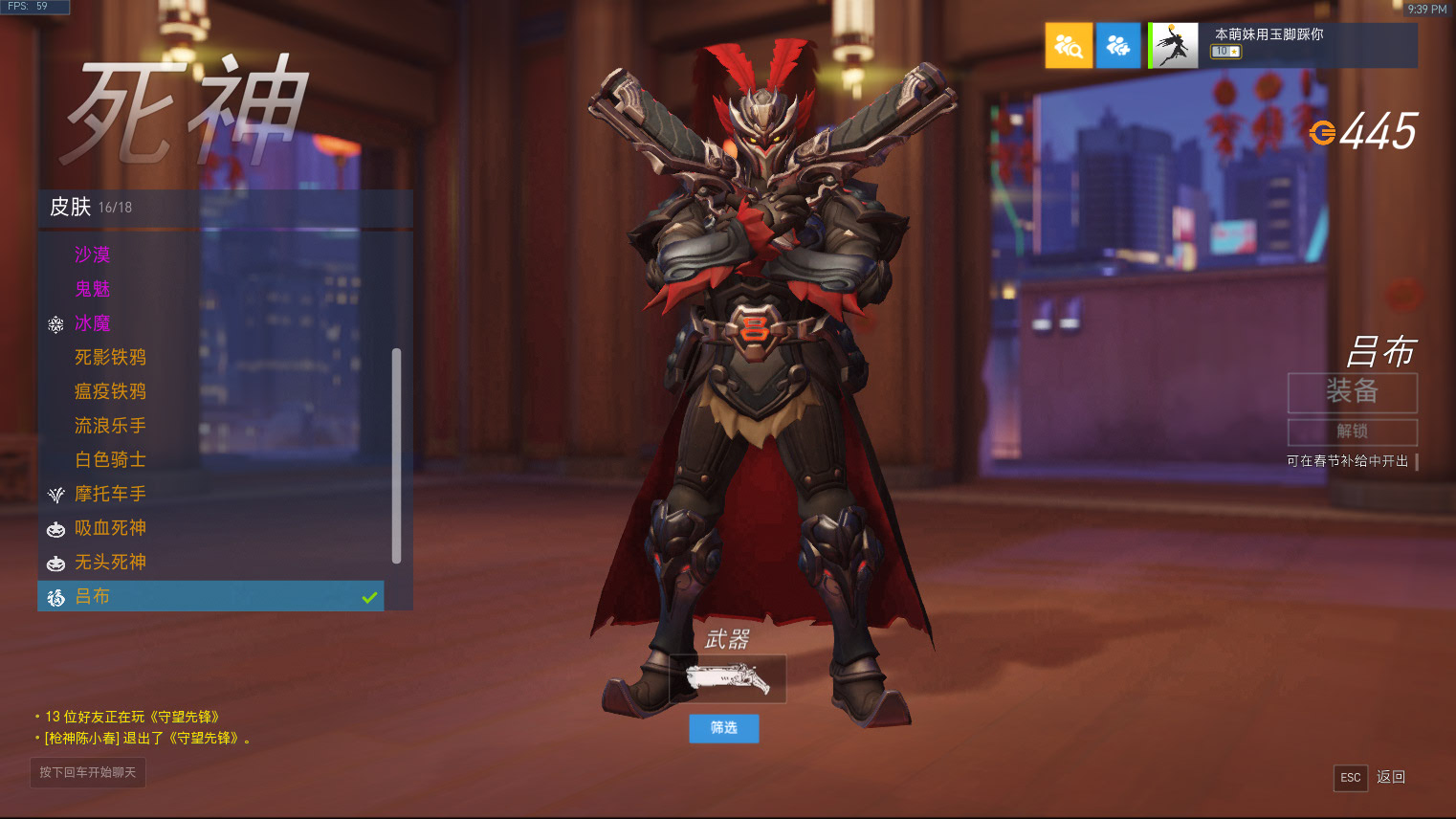Open the player profile portrait
Screen dimensions: 1456x819
1174,46
